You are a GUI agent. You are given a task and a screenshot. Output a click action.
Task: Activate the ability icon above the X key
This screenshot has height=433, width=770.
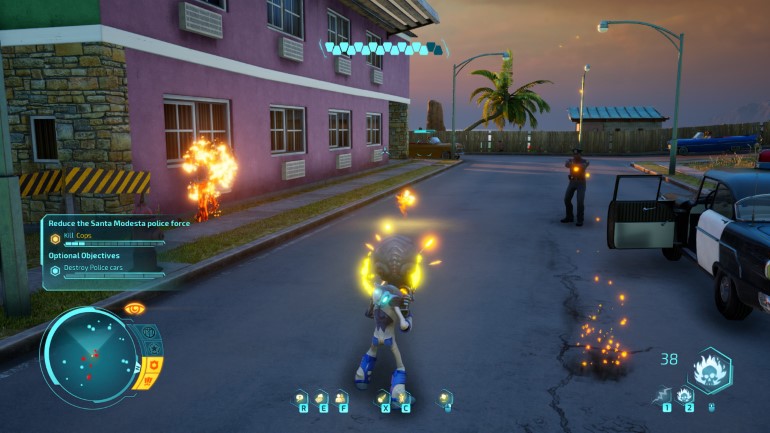[382, 396]
